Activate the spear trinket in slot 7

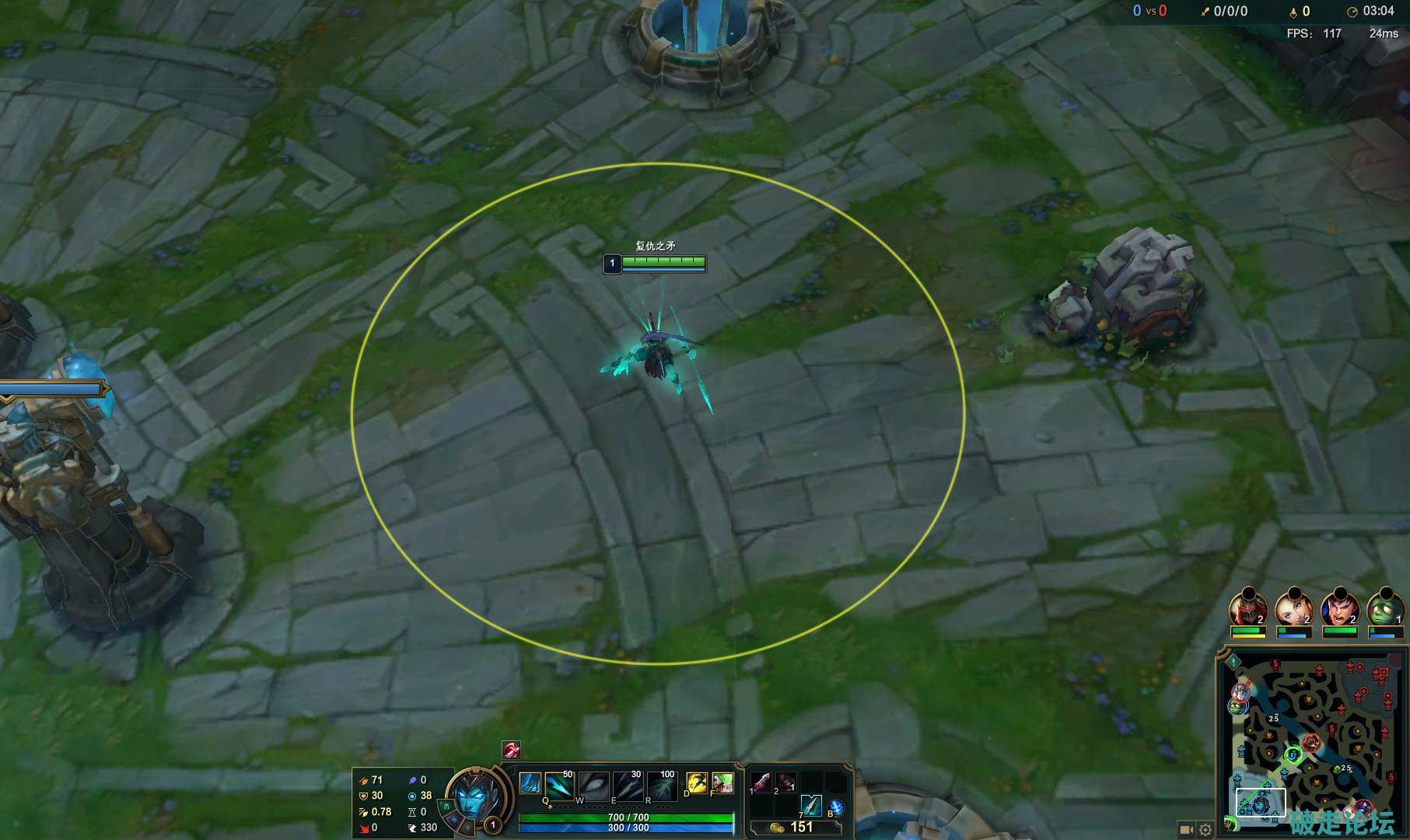click(811, 805)
